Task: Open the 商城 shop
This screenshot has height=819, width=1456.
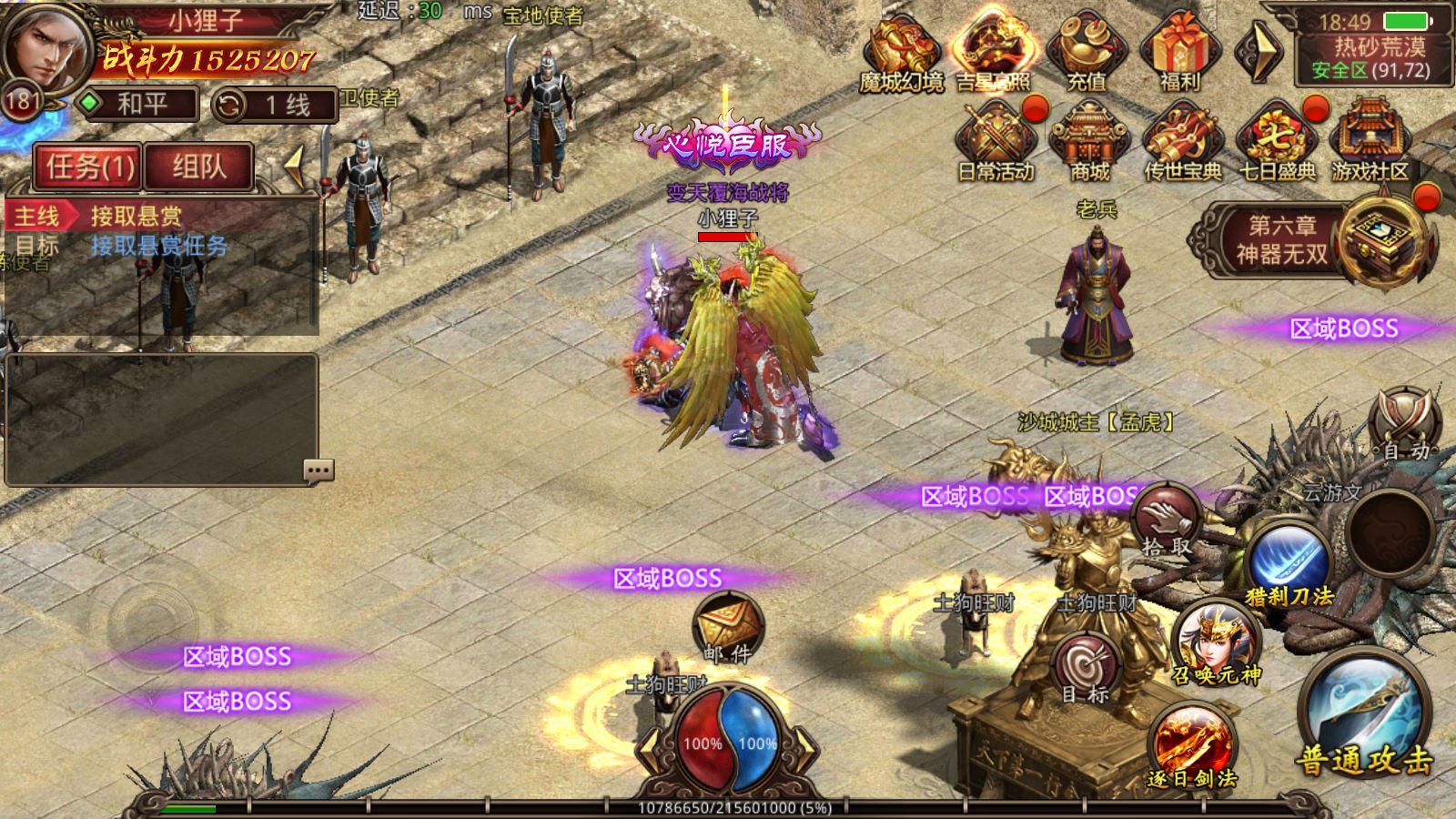Action: [1089, 139]
